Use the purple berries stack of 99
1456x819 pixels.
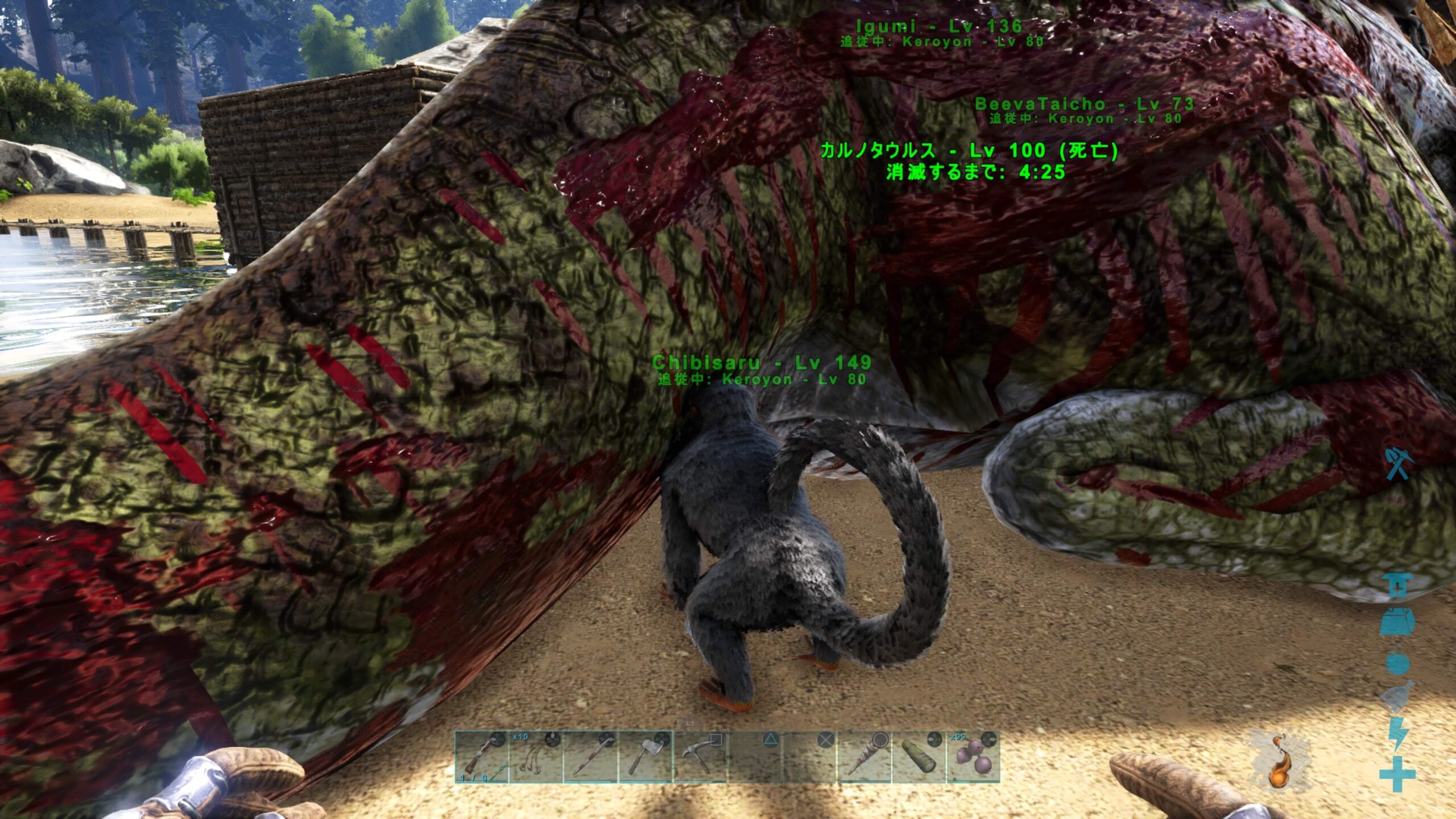pyautogui.click(x=973, y=757)
